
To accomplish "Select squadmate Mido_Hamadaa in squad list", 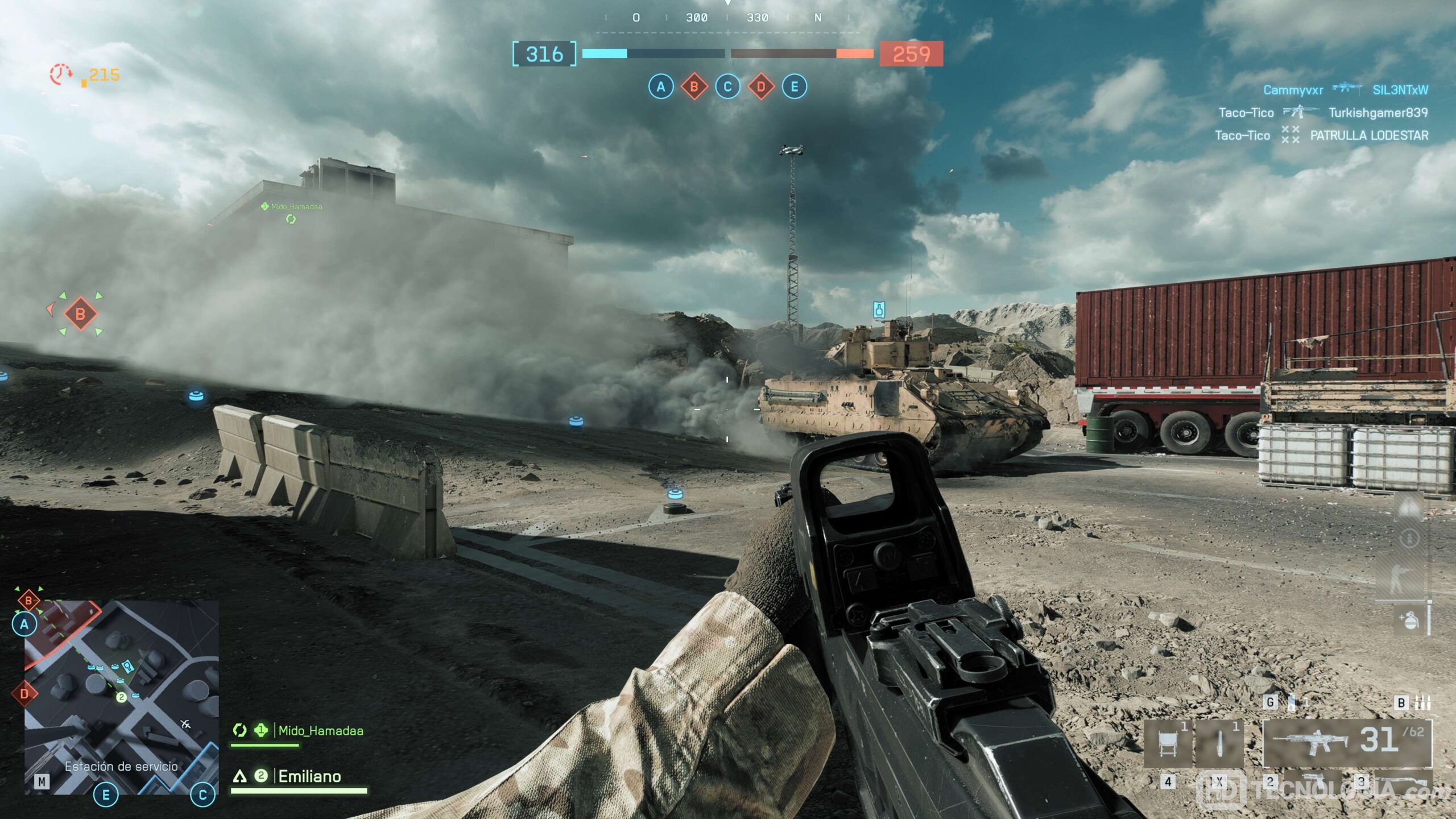I will 320,731.
